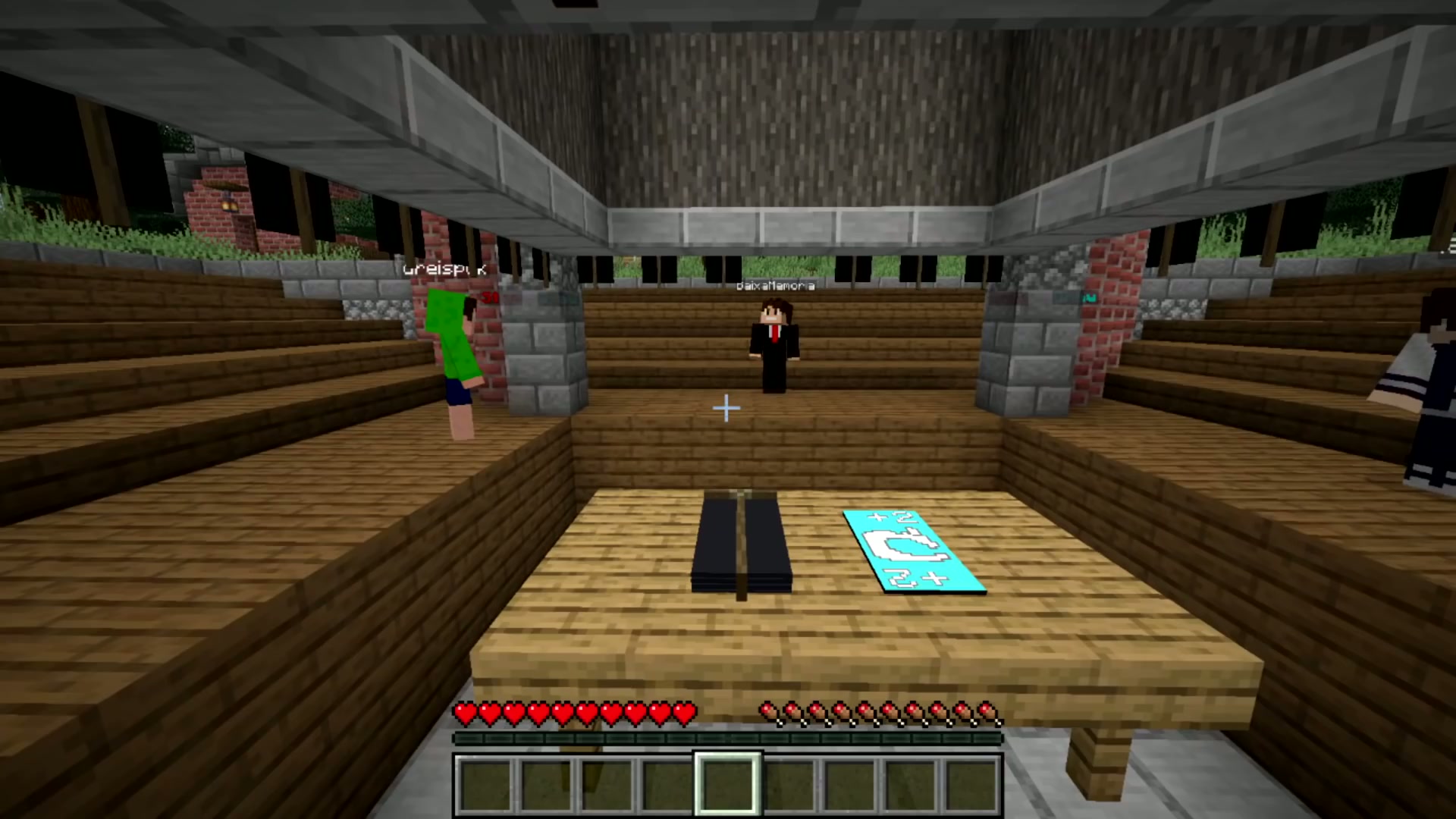
Task: Click the fifth heart of the health row
Action: 561,711
